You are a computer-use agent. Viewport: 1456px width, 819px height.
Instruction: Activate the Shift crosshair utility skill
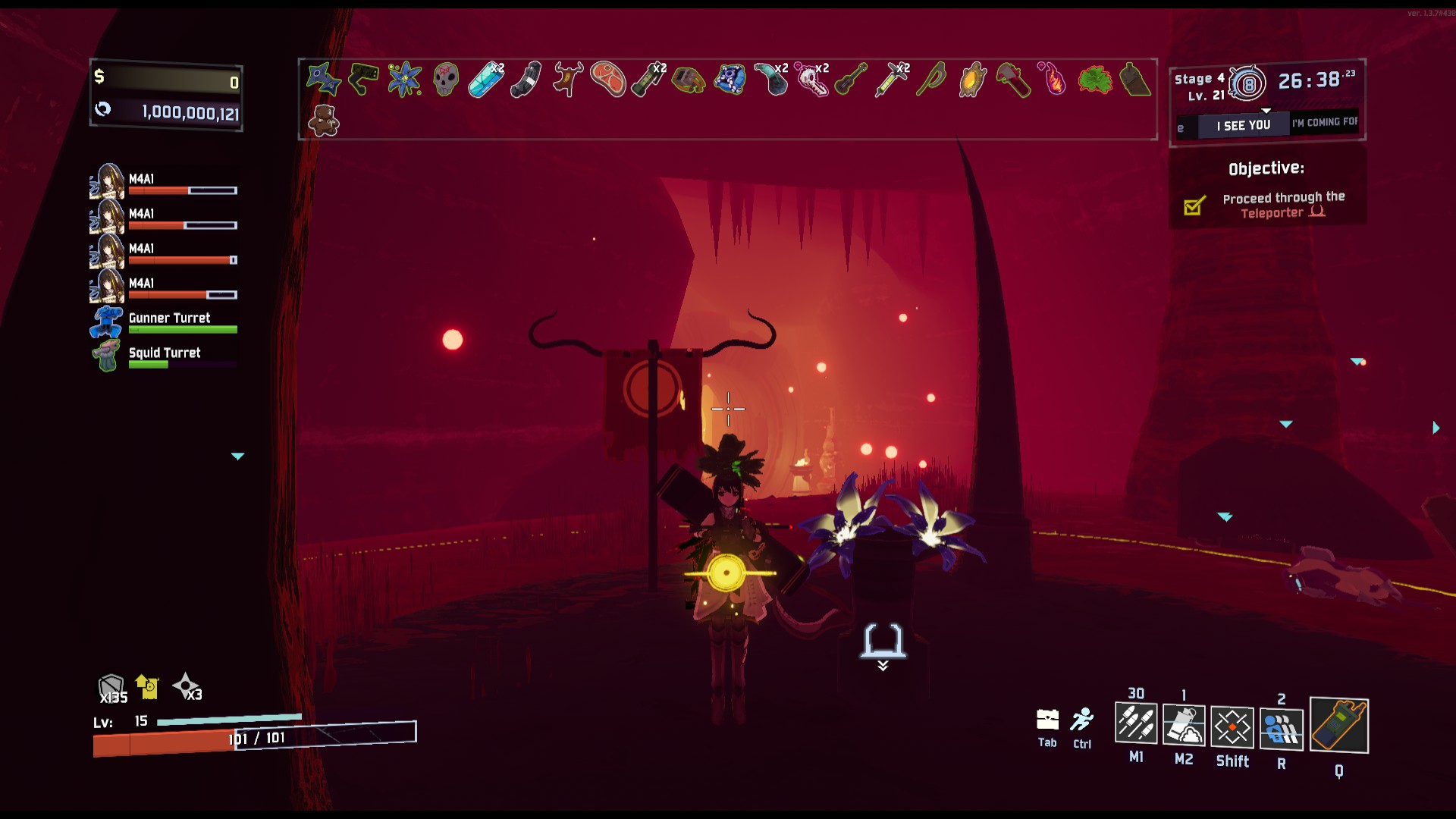1232,727
